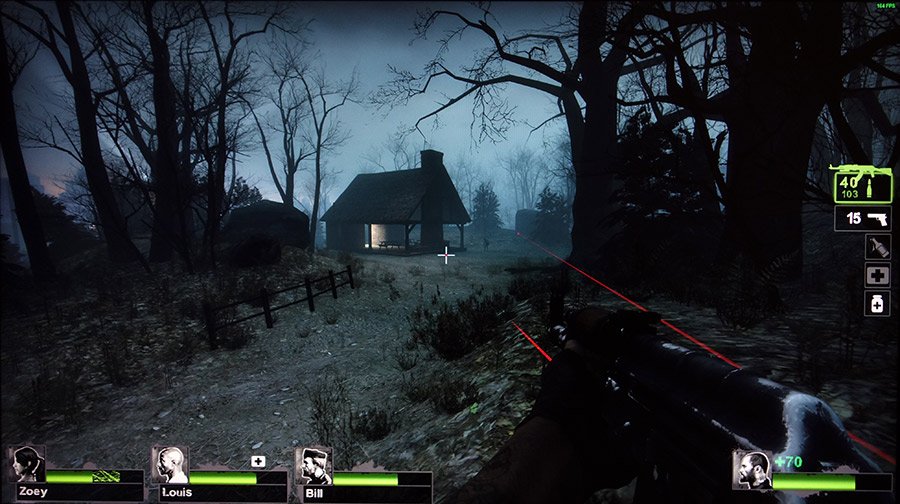The height and width of the screenshot is (504, 900).
Task: Click the medkit icon above Louis's health
Action: pyautogui.click(x=258, y=461)
